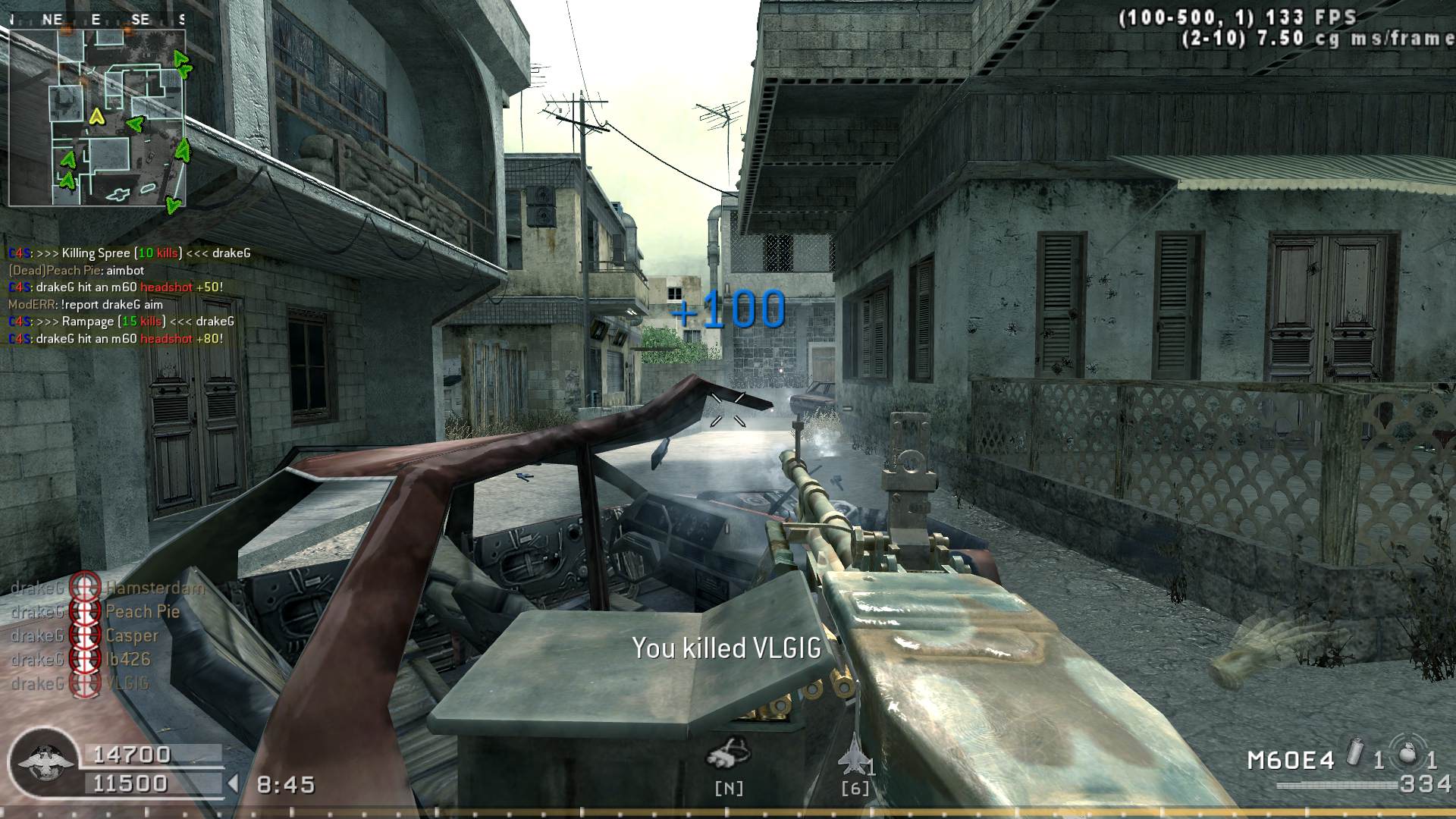Select the flashbang special grenade icon

[x=1355, y=755]
